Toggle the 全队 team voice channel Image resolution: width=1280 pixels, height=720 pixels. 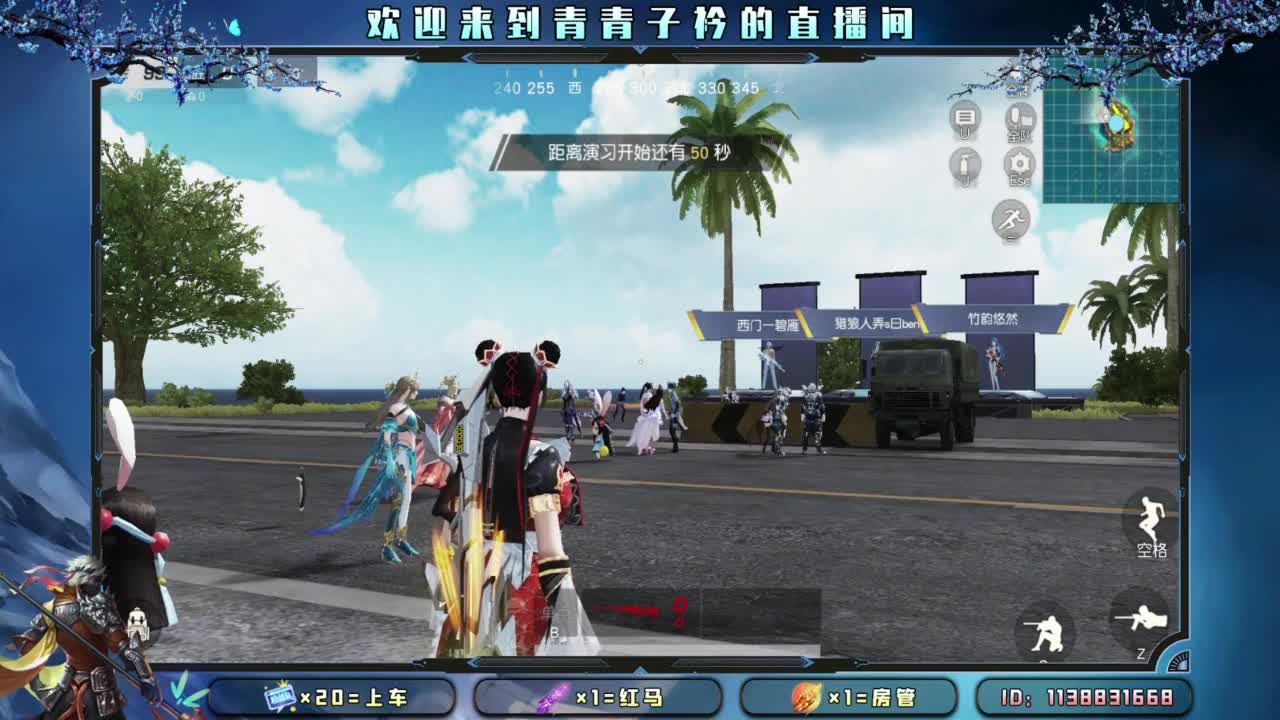(x=1018, y=120)
